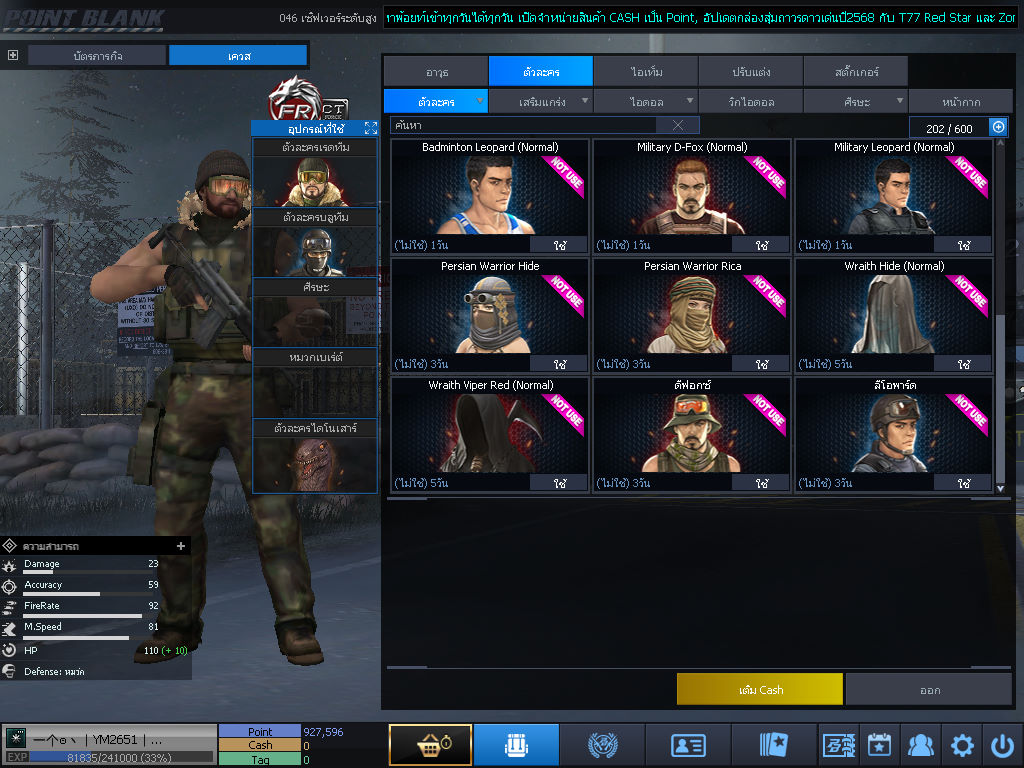The width and height of the screenshot is (1024, 768).
Task: Click the เติม Cash top-up button
Action: (x=760, y=689)
